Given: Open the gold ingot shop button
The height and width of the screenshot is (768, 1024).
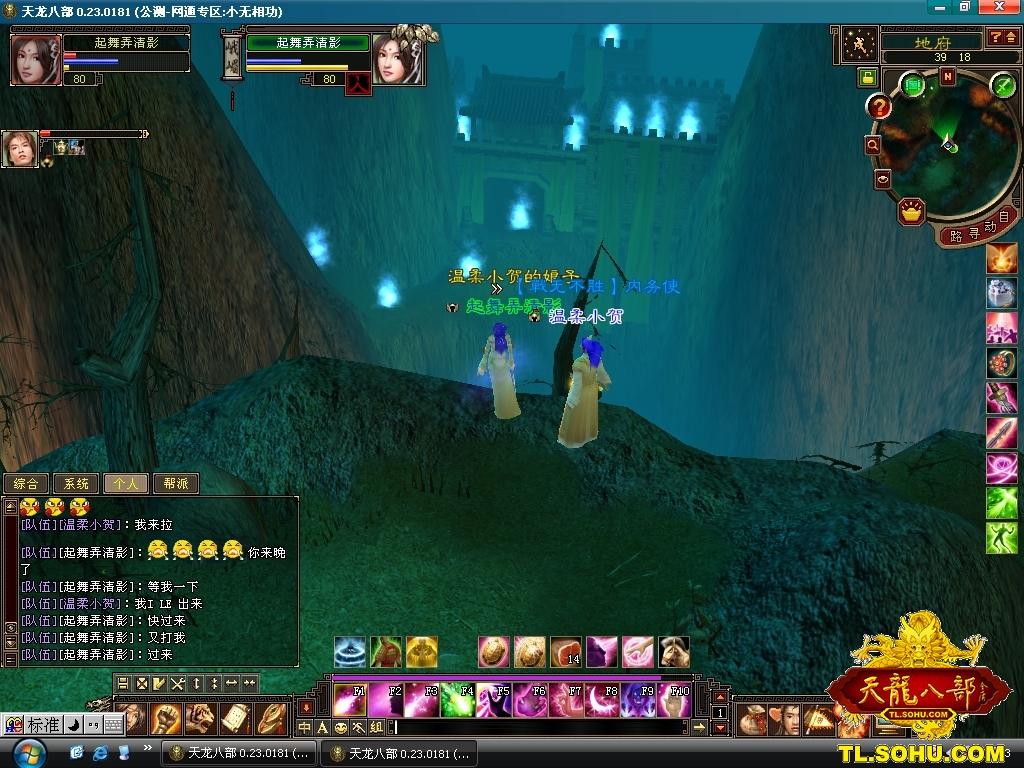Looking at the screenshot, I should [911, 211].
